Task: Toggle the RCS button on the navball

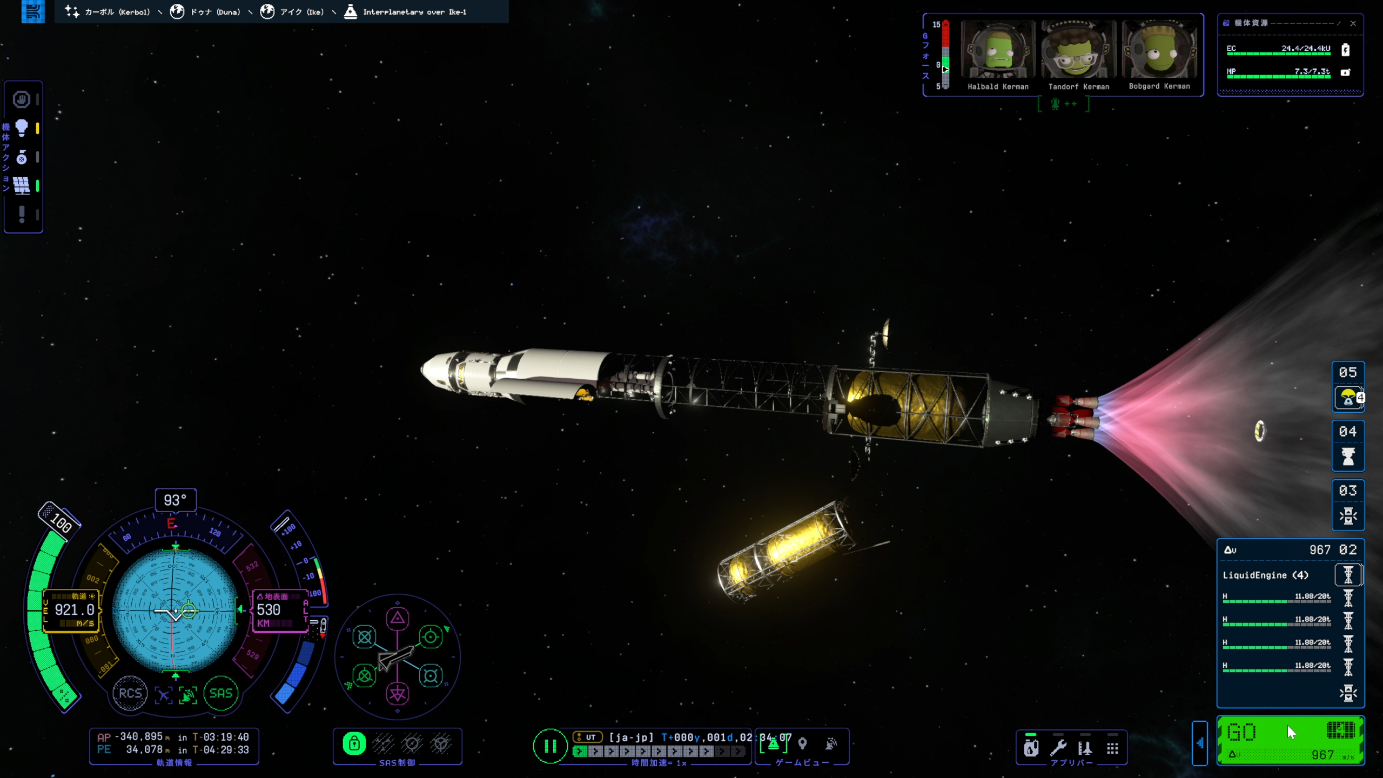Action: tap(130, 693)
